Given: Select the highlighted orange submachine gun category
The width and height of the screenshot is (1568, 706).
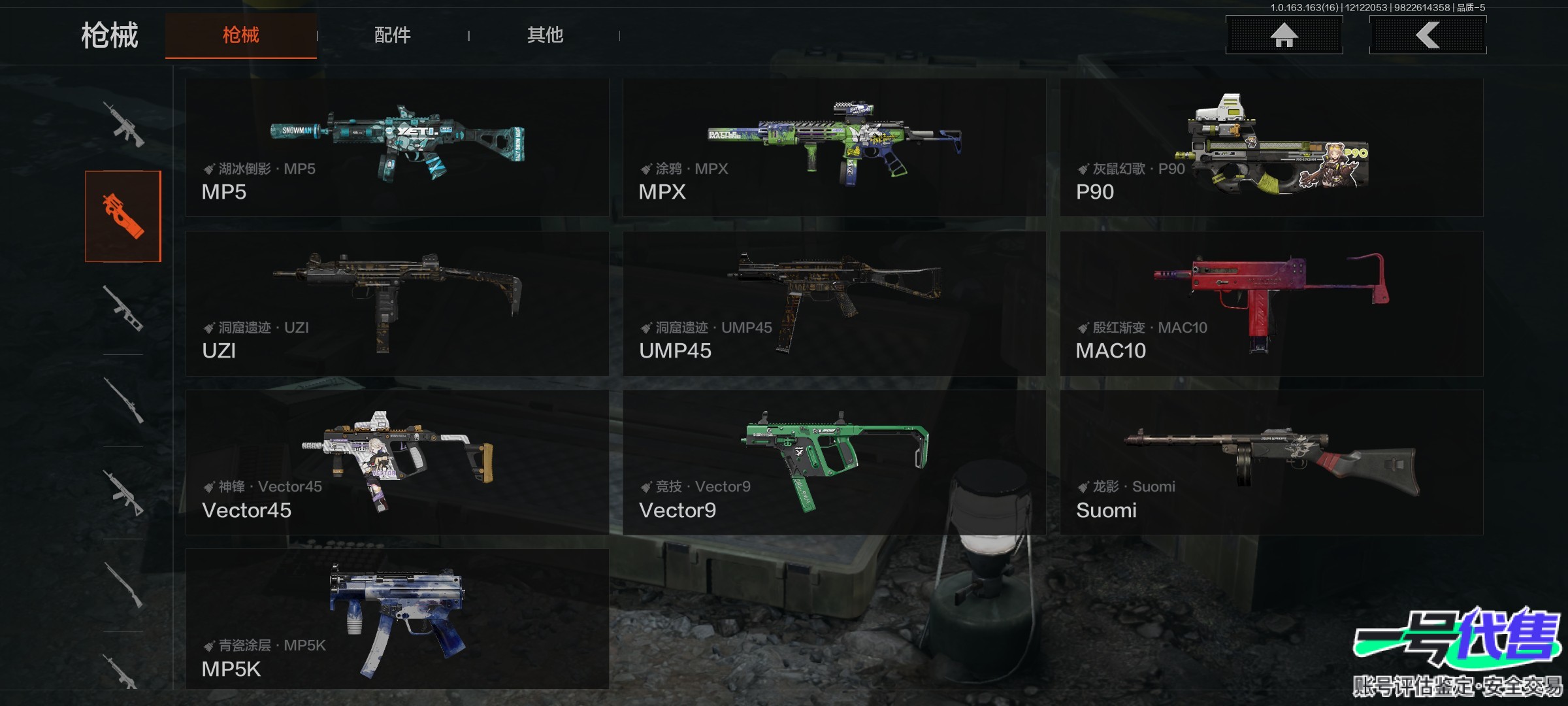Looking at the screenshot, I should (123, 216).
